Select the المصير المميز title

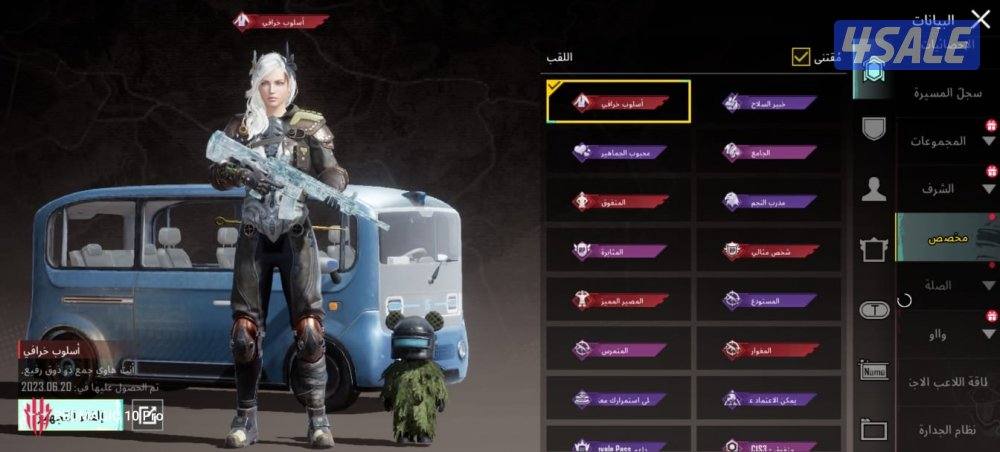point(619,299)
